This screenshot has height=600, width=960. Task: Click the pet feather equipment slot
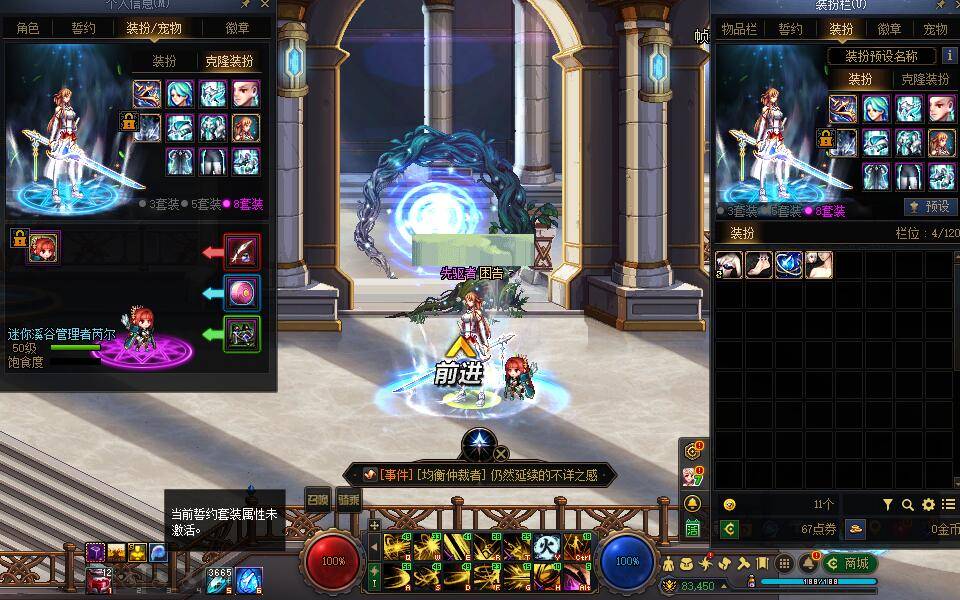(242, 251)
